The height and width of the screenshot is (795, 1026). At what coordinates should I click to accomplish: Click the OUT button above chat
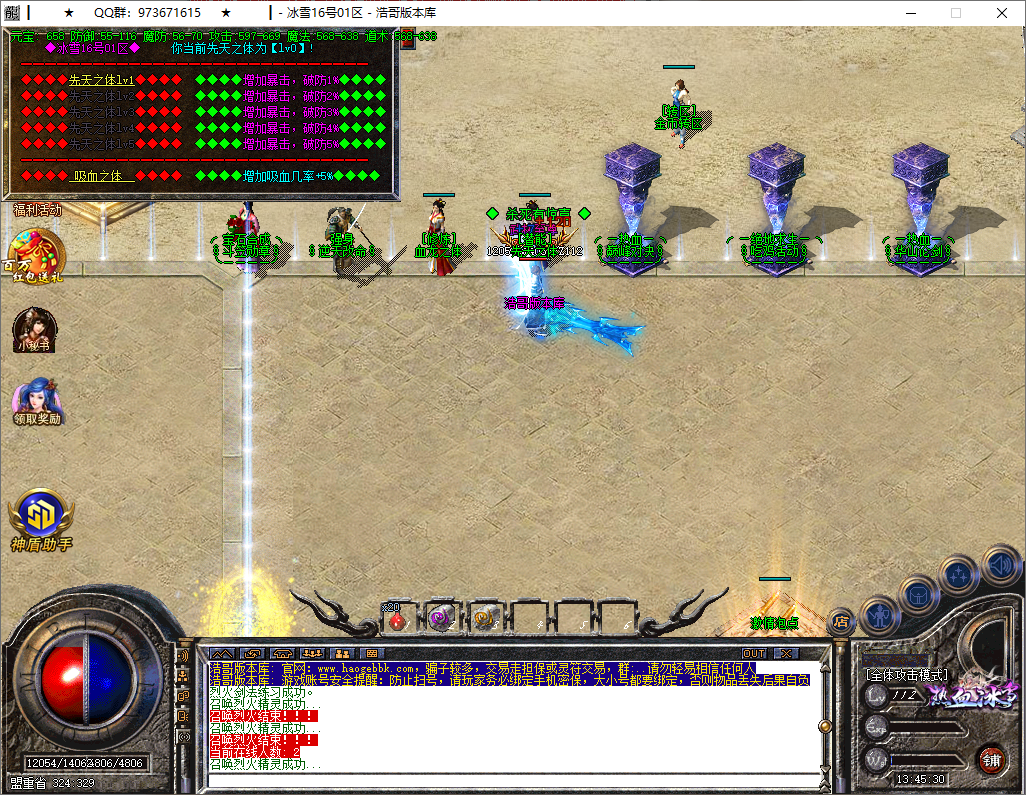(753, 653)
